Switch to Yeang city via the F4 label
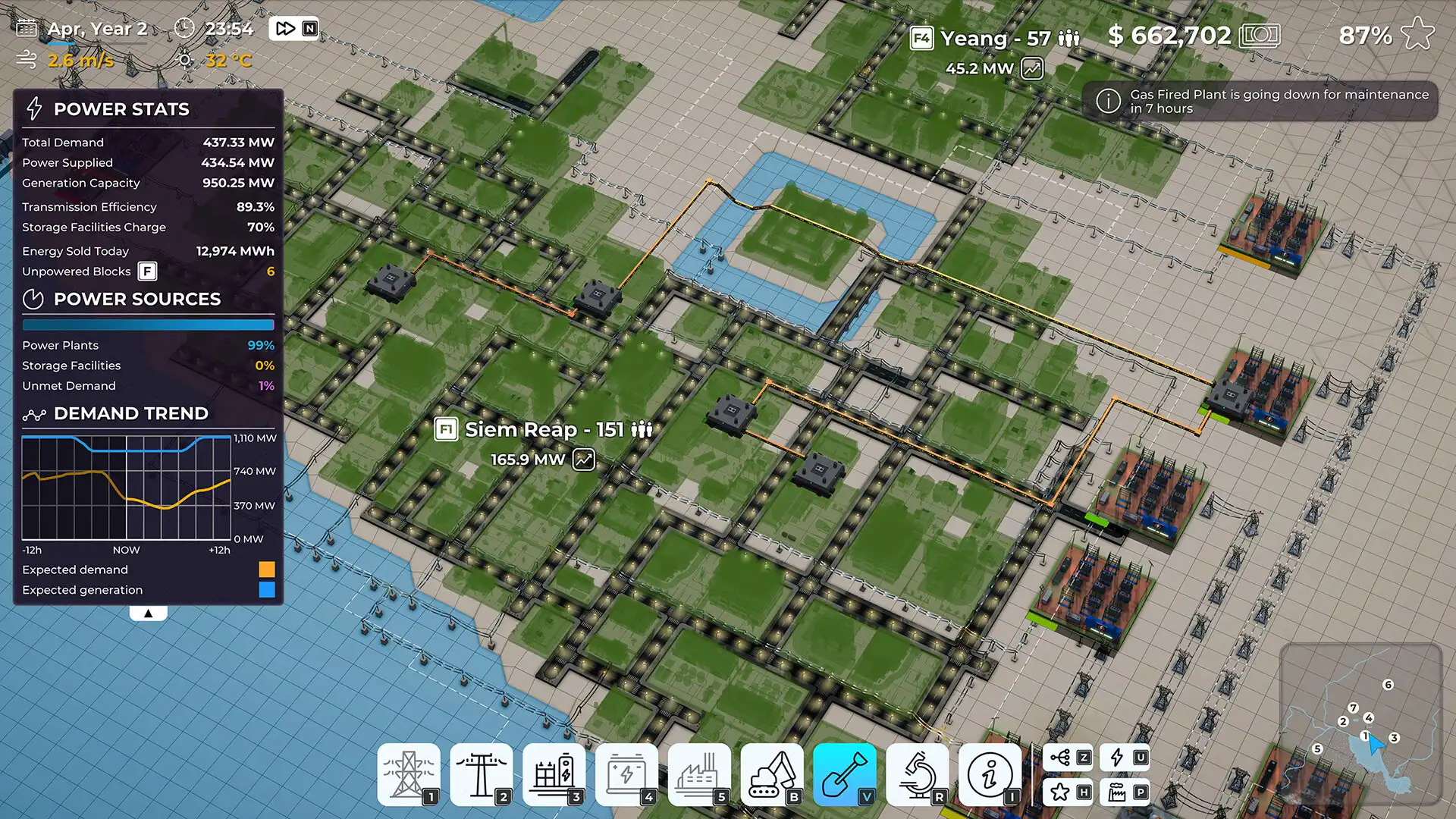 tap(922, 38)
